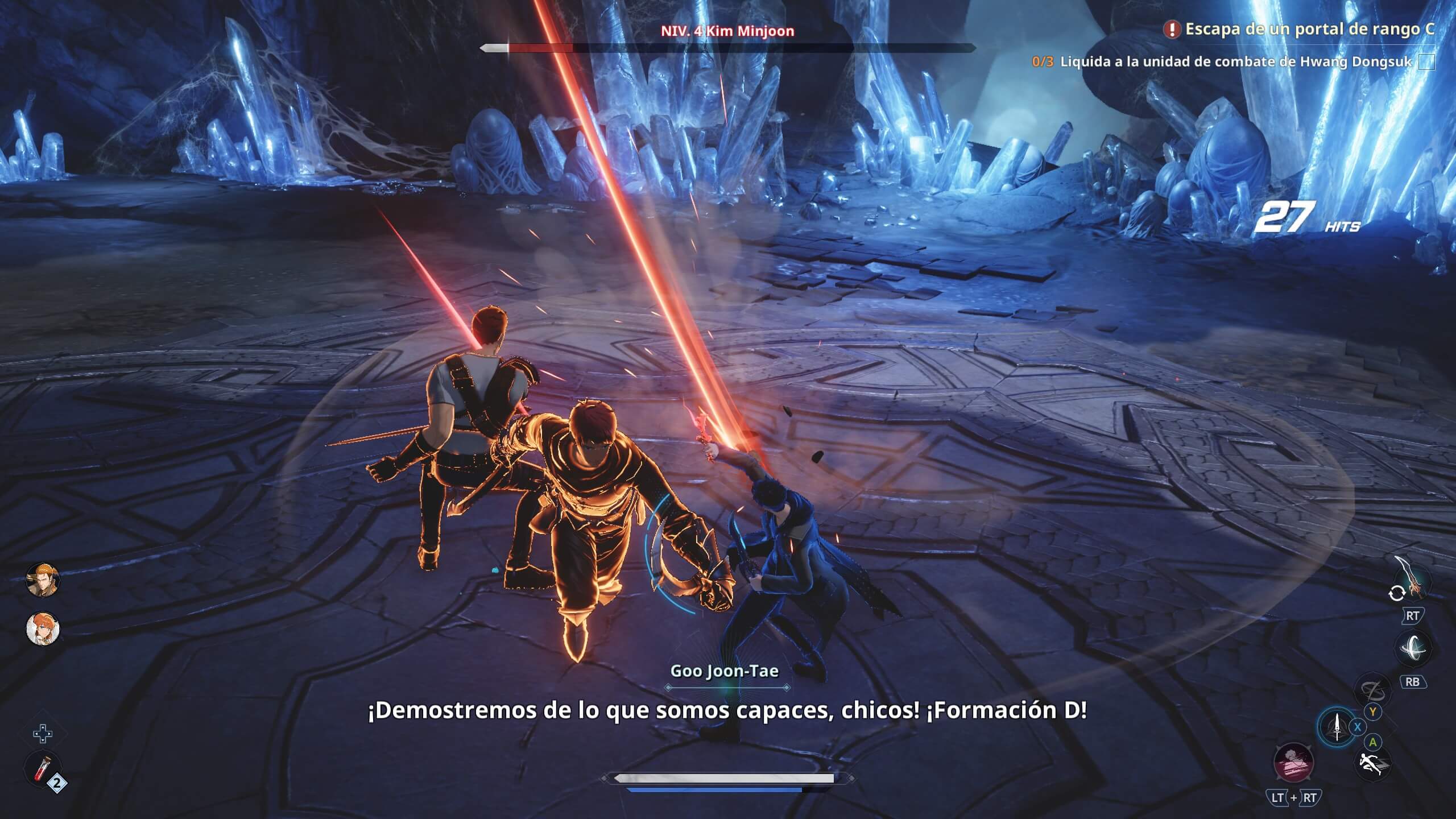
Task: Activate the greyed-out whirlwind skill icon
Action: tap(1372, 690)
